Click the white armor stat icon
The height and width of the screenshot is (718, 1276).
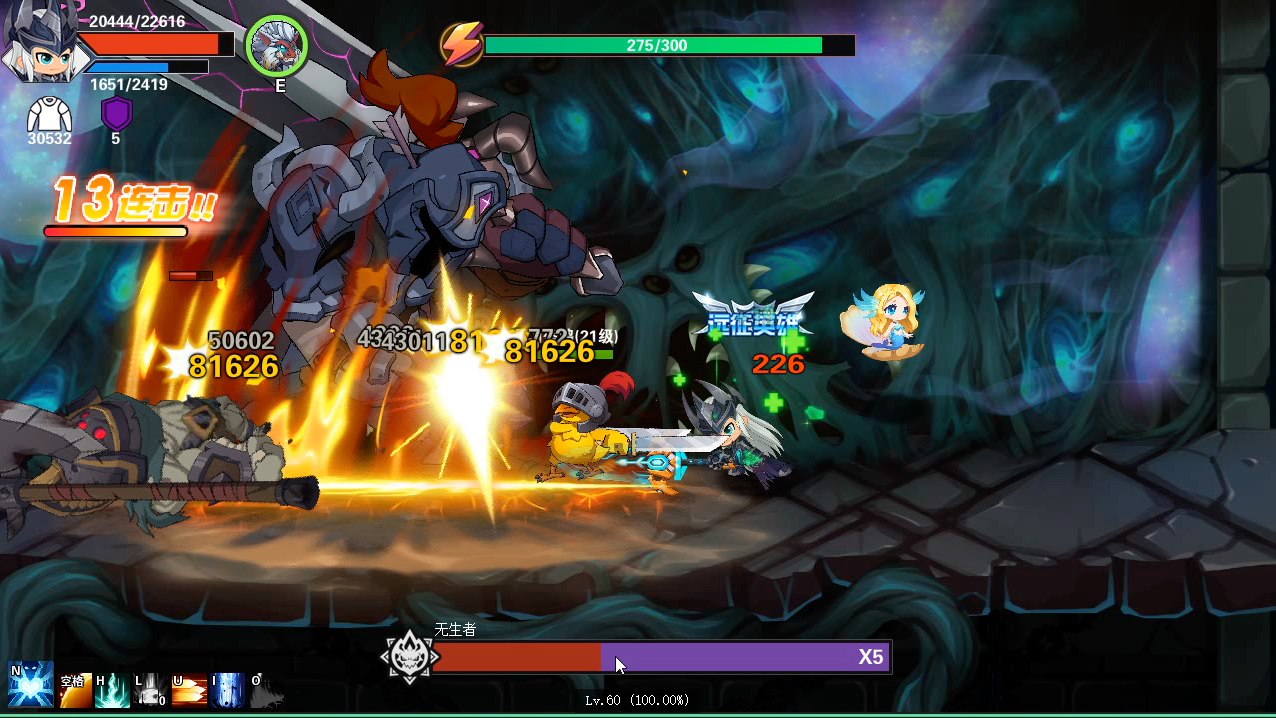click(48, 114)
